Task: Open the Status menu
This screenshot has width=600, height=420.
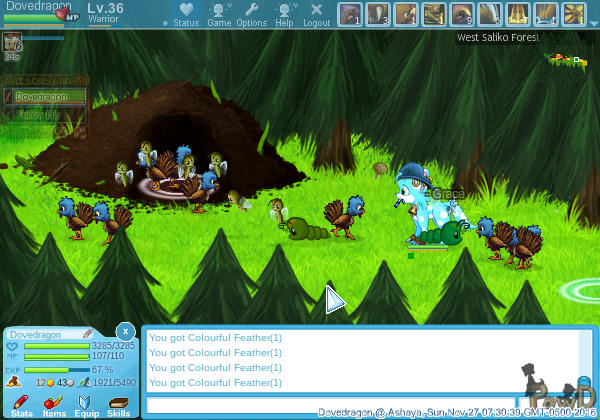Action: click(x=185, y=13)
